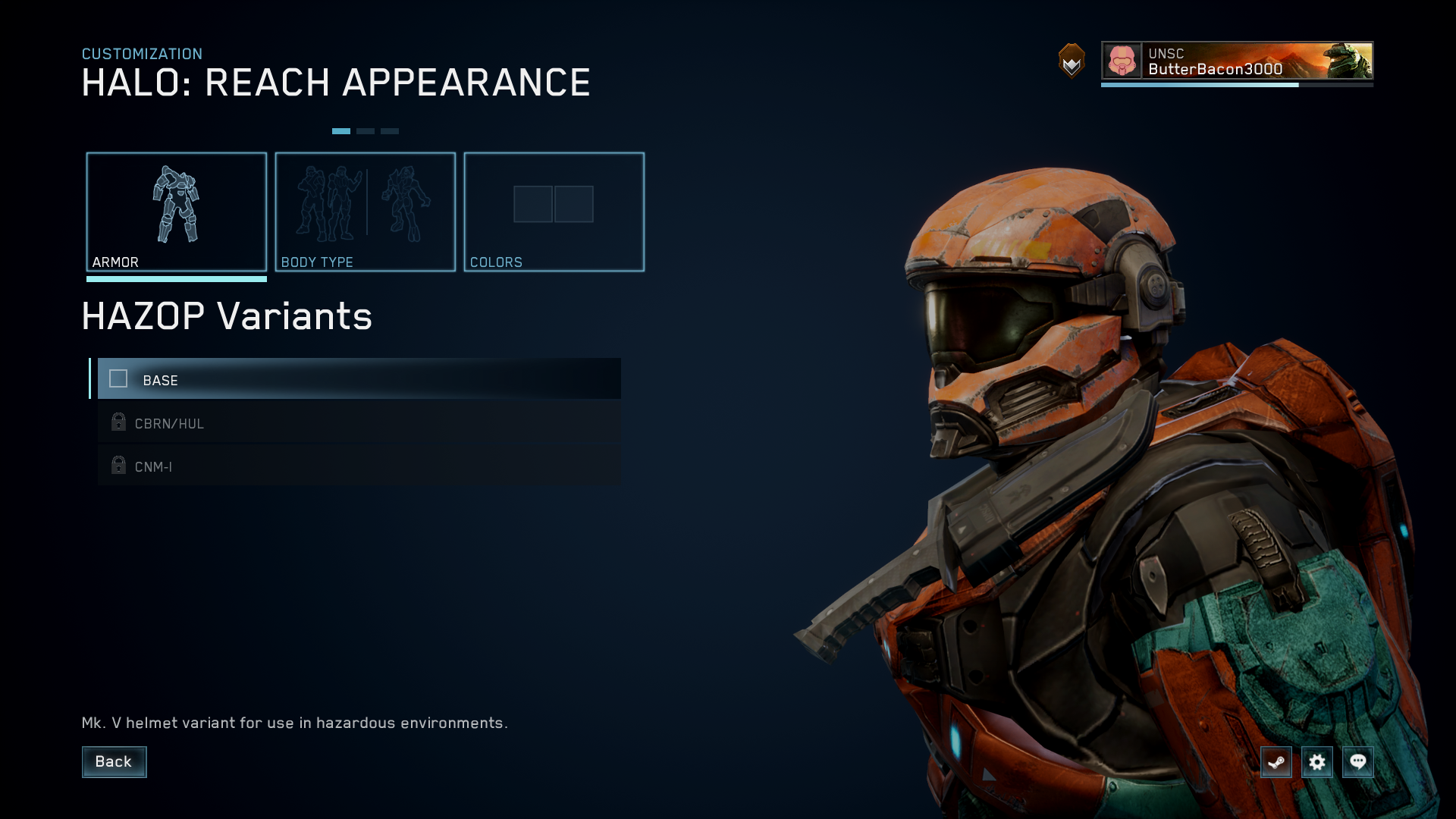This screenshot has height=819, width=1456.
Task: Click the highlighted first page indicator dot
Action: [343, 130]
